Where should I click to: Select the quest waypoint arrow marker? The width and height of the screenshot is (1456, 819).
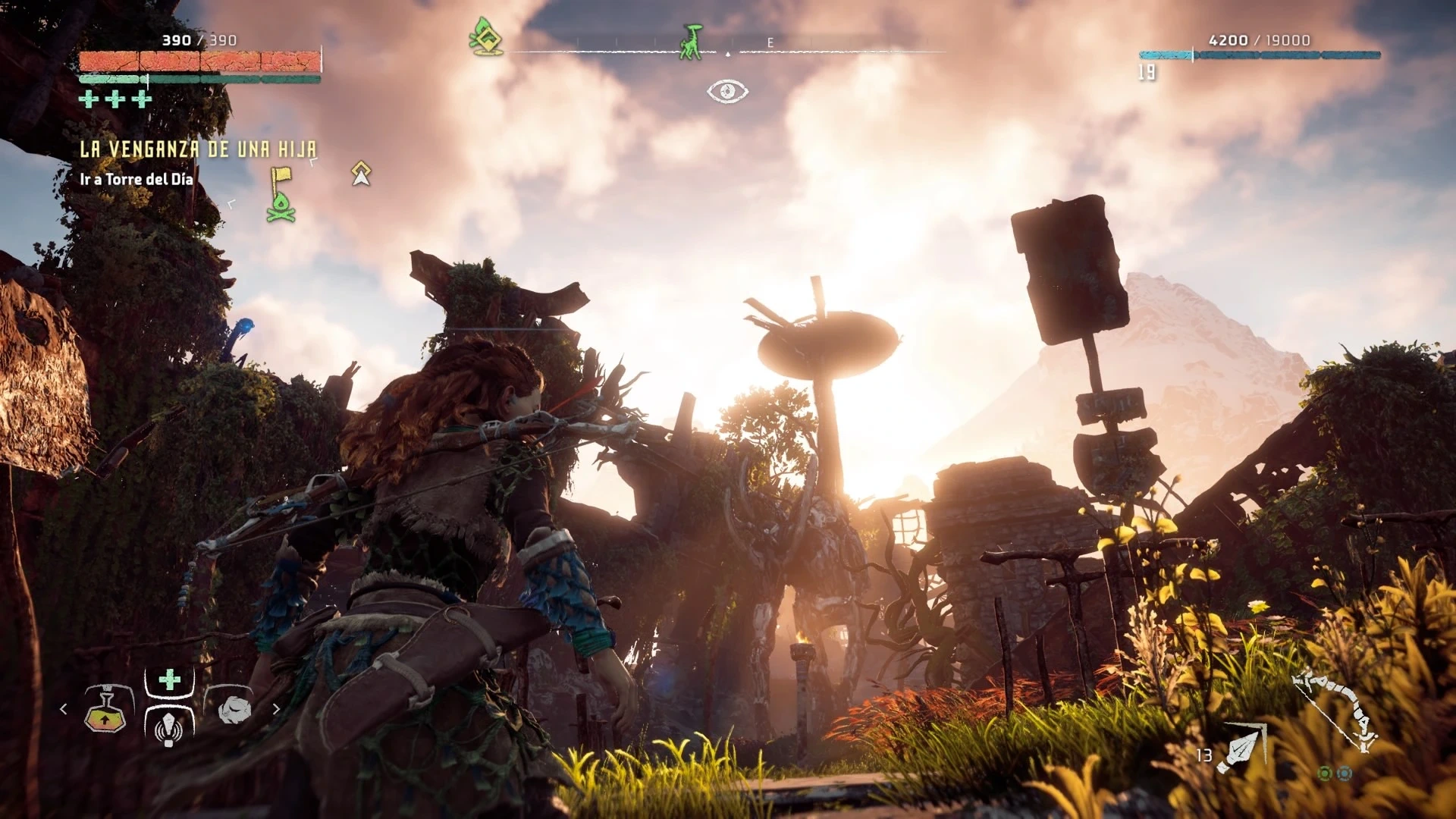[361, 174]
